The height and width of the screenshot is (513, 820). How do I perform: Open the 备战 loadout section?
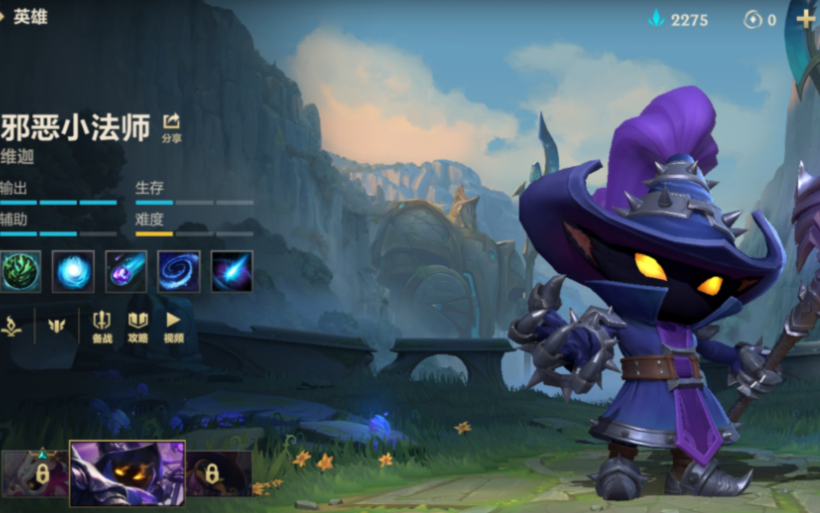pos(102,327)
